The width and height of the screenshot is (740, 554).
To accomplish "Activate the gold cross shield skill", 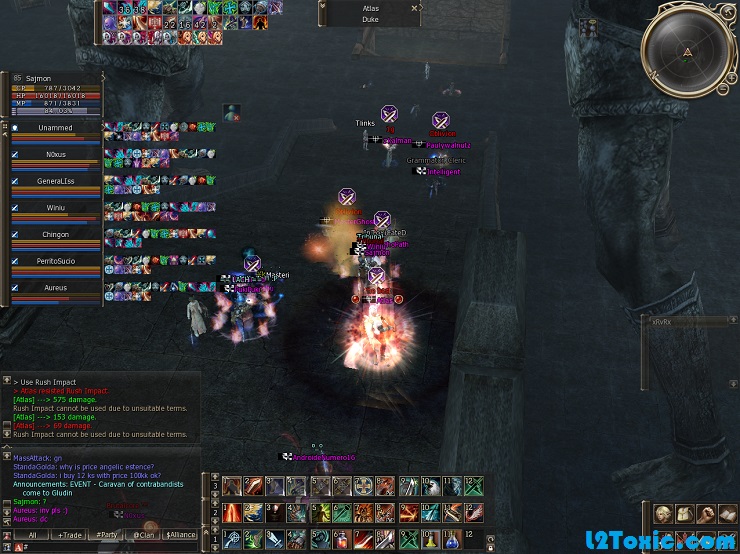I will click(364, 487).
